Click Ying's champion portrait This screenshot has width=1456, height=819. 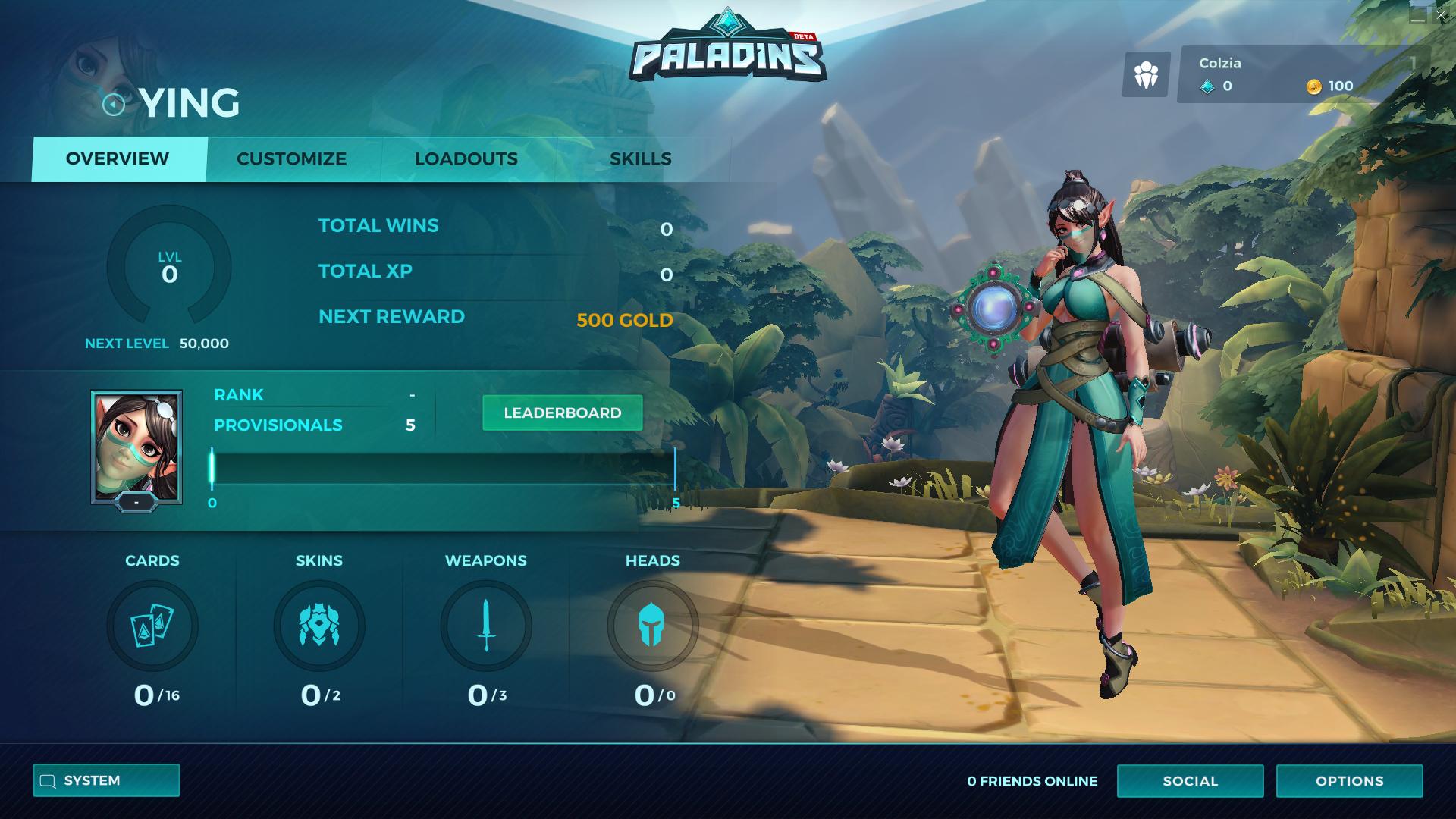(x=136, y=447)
